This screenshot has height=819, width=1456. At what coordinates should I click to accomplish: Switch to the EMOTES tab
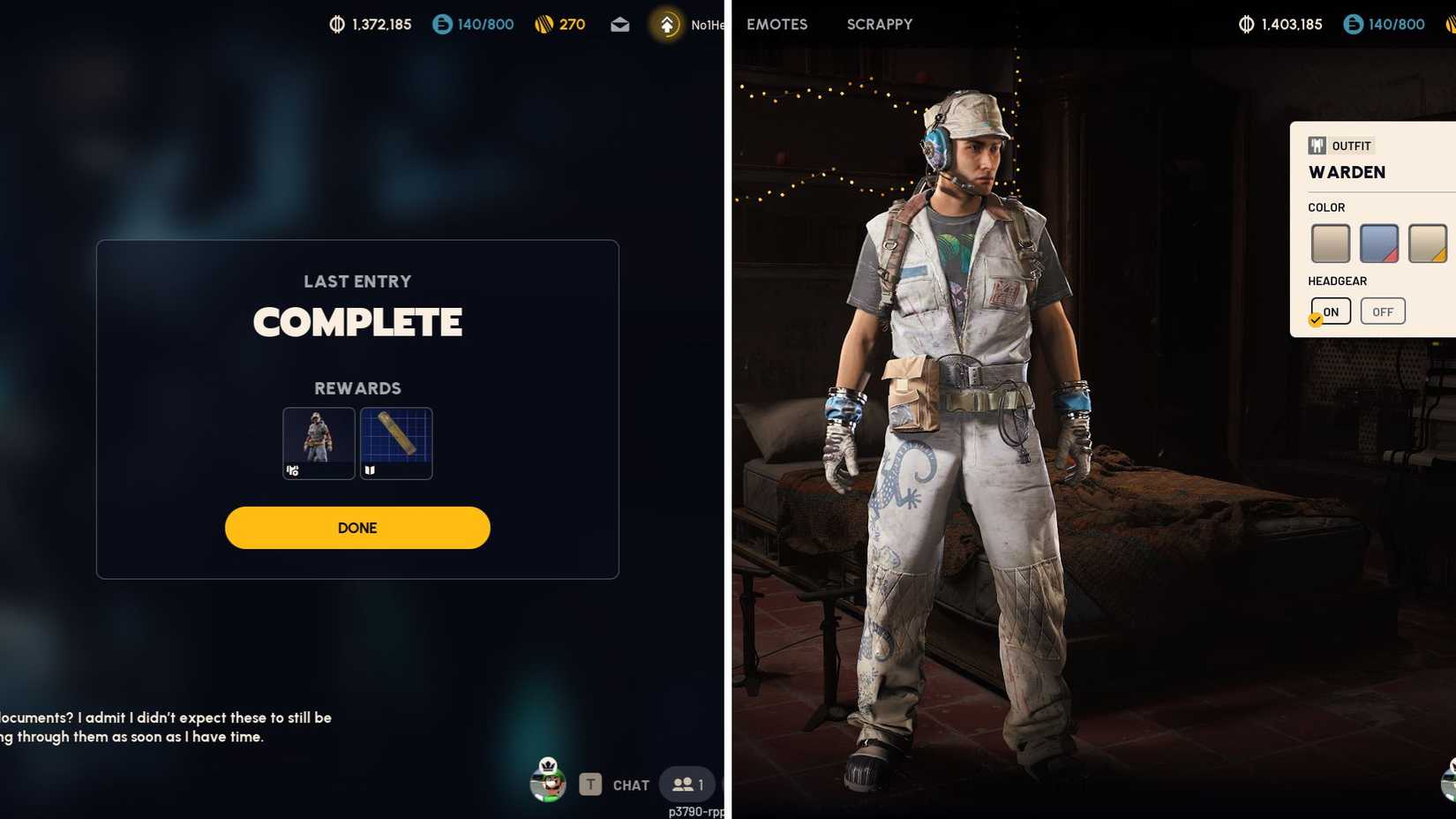[x=776, y=25]
